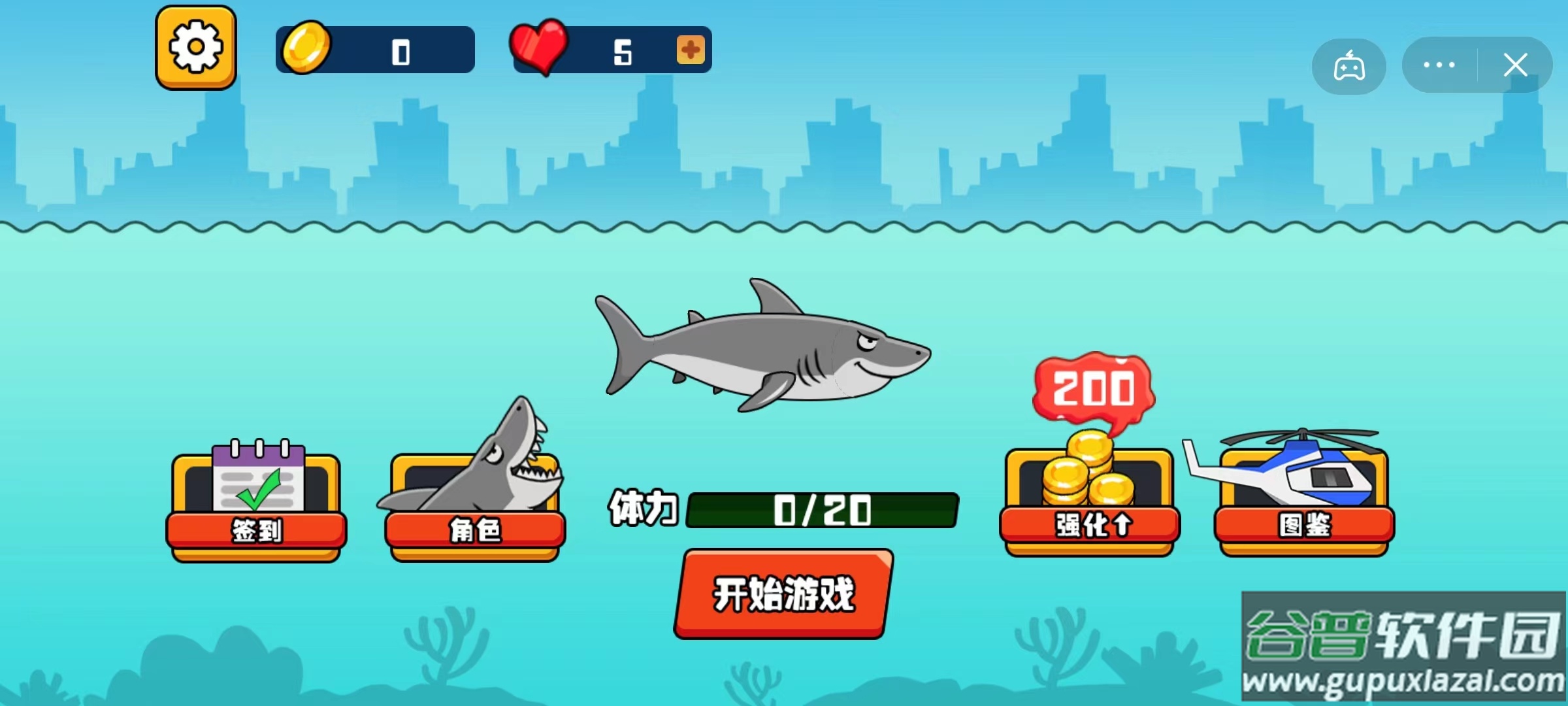The image size is (1568, 706).
Task: Click the 体力 stamina progress bar
Action: pos(822,511)
